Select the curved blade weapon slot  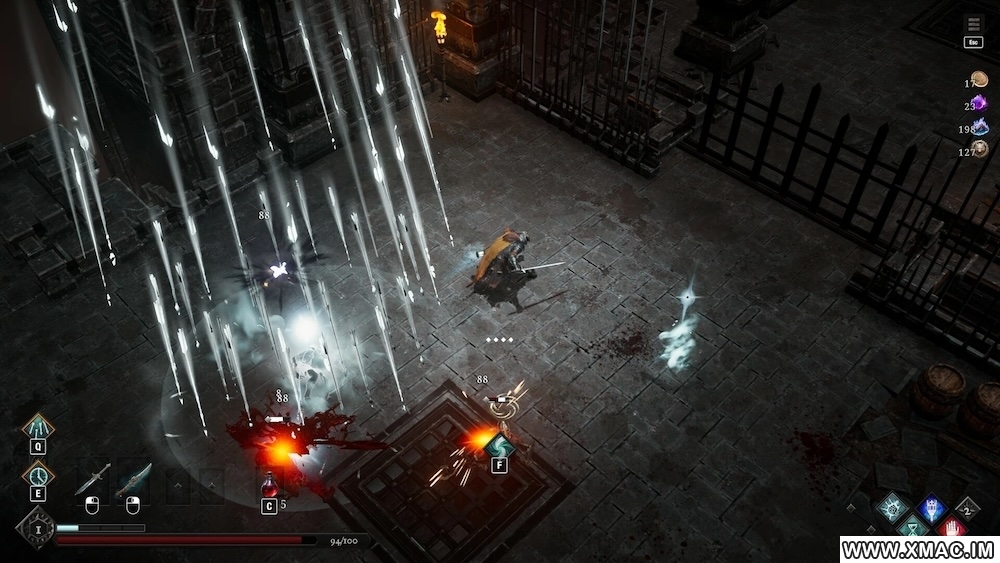click(x=132, y=482)
